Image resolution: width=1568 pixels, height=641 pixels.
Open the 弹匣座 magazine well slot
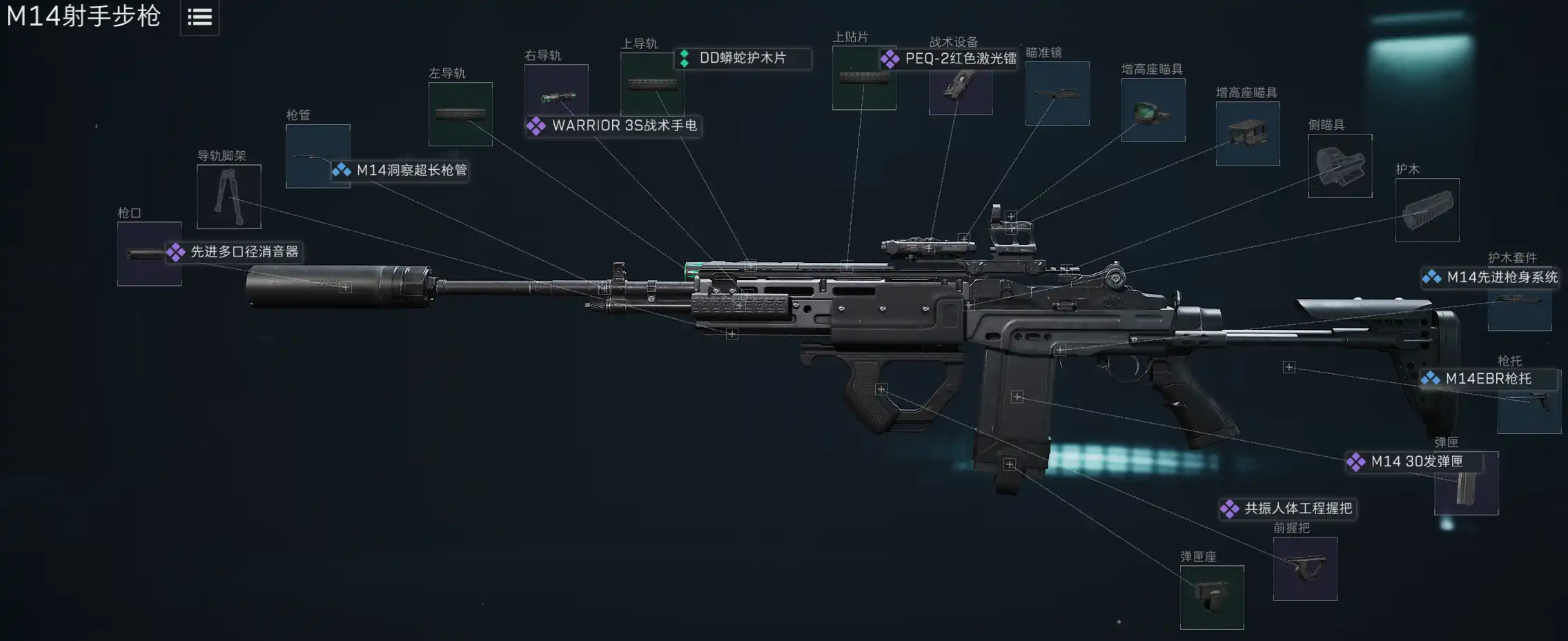click(1212, 598)
